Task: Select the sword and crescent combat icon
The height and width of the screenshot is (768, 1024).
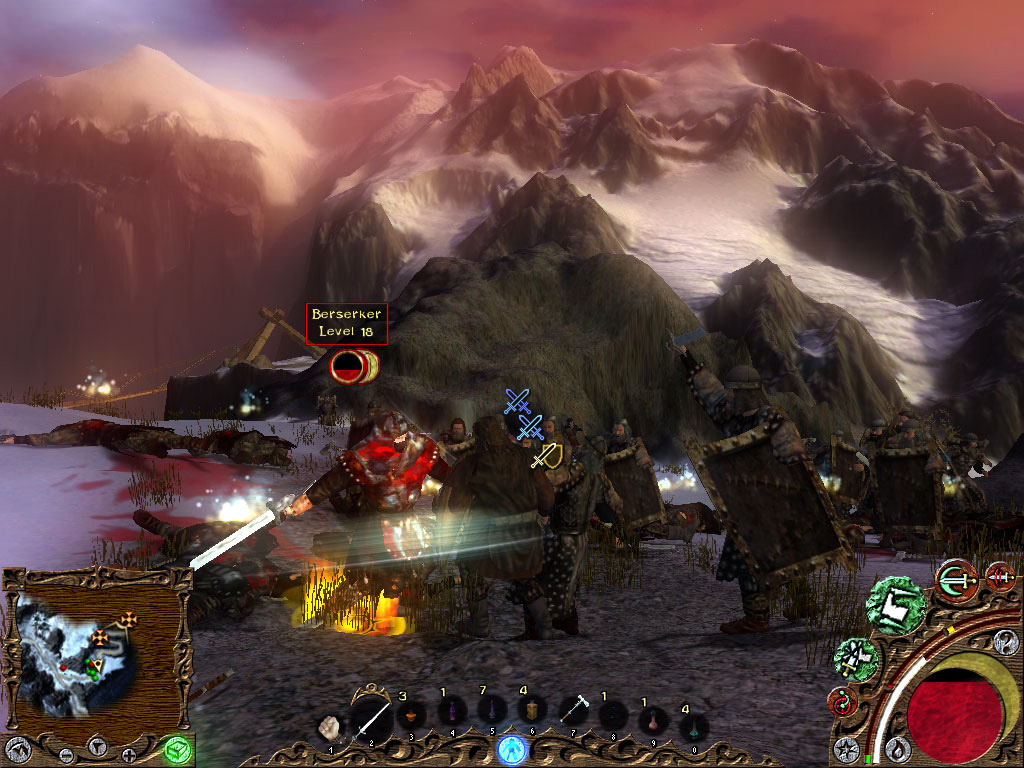Action: 957,578
